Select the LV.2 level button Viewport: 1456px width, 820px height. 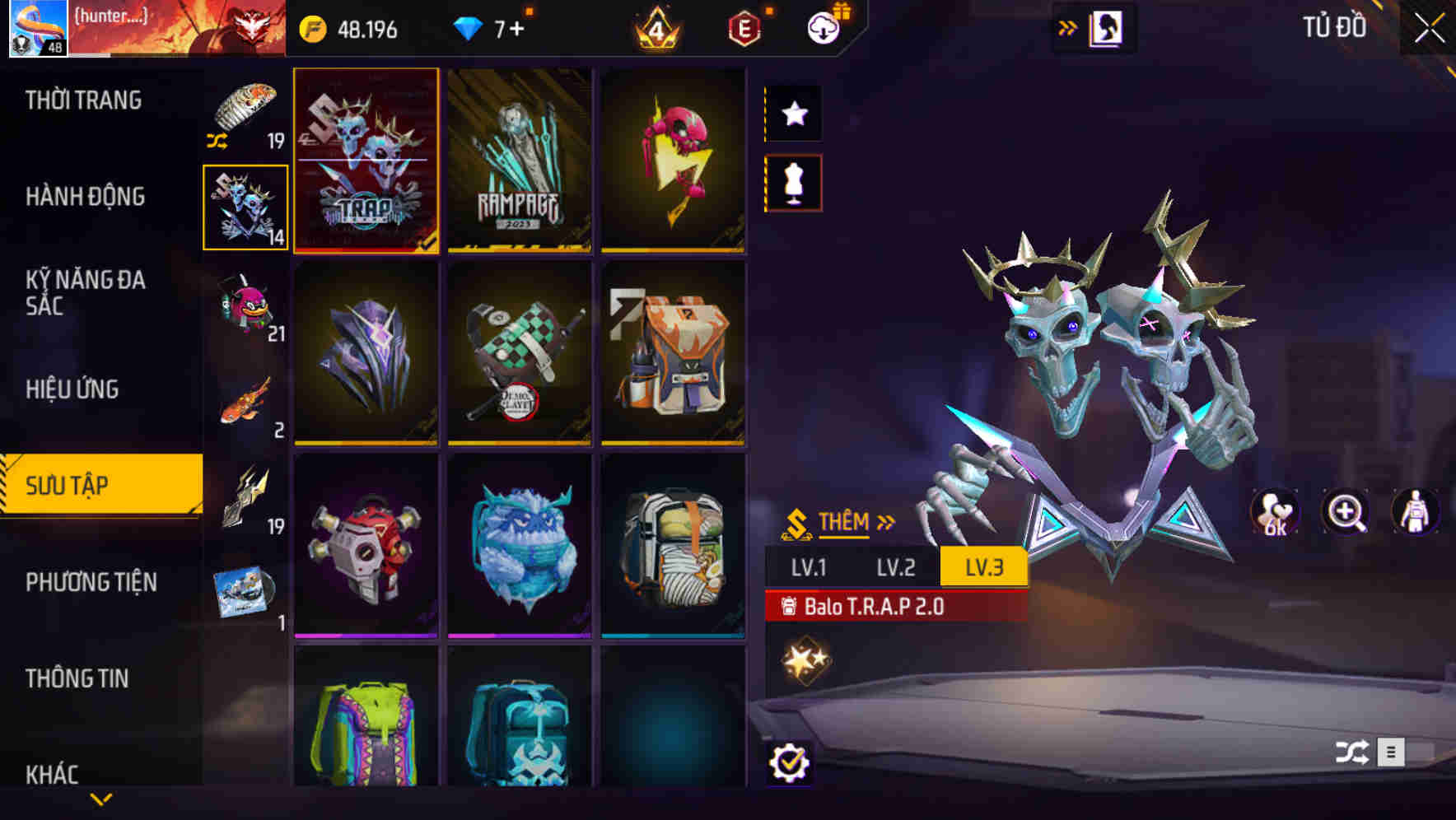[898, 567]
